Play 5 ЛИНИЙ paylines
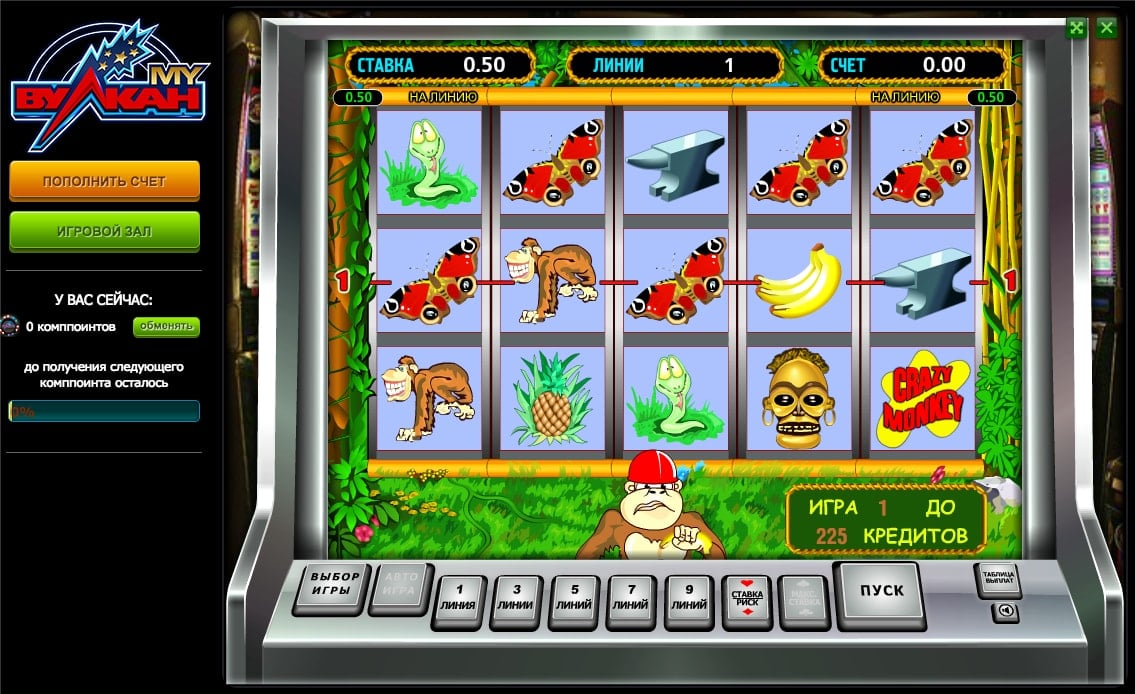 (x=573, y=600)
